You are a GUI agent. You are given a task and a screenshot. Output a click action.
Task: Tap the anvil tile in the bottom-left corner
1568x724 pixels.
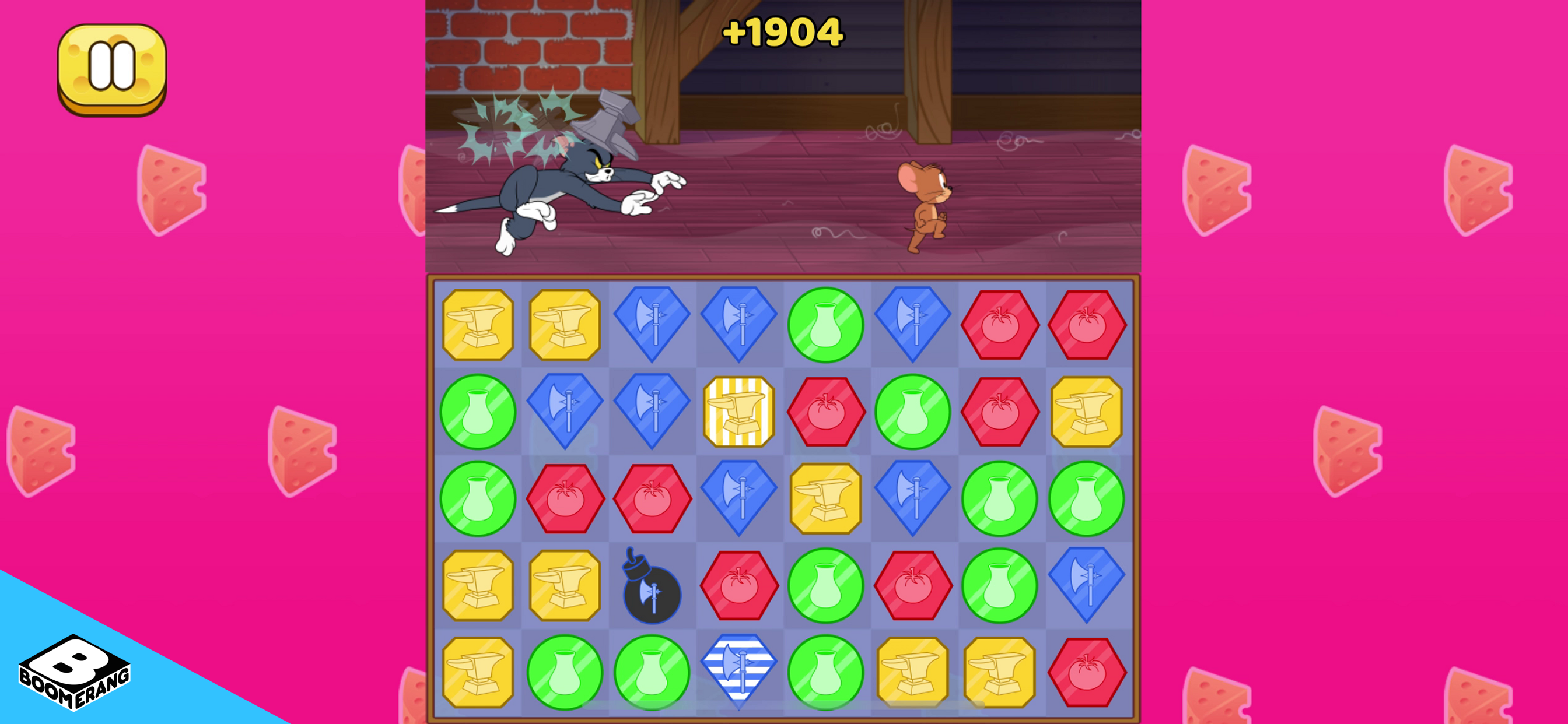pos(478,672)
